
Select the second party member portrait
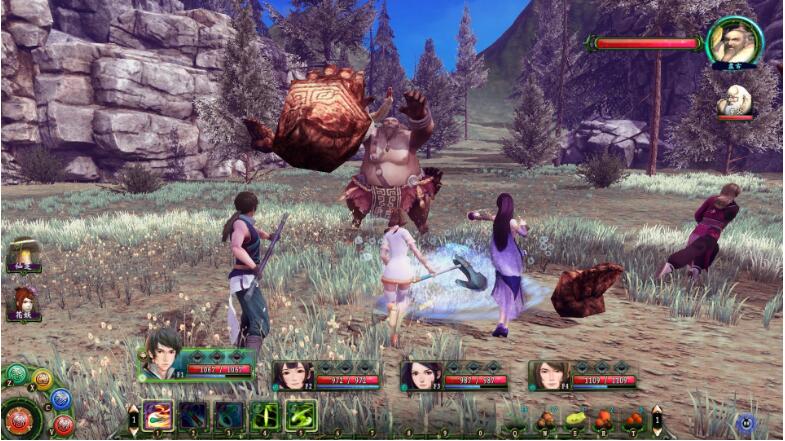coord(288,375)
